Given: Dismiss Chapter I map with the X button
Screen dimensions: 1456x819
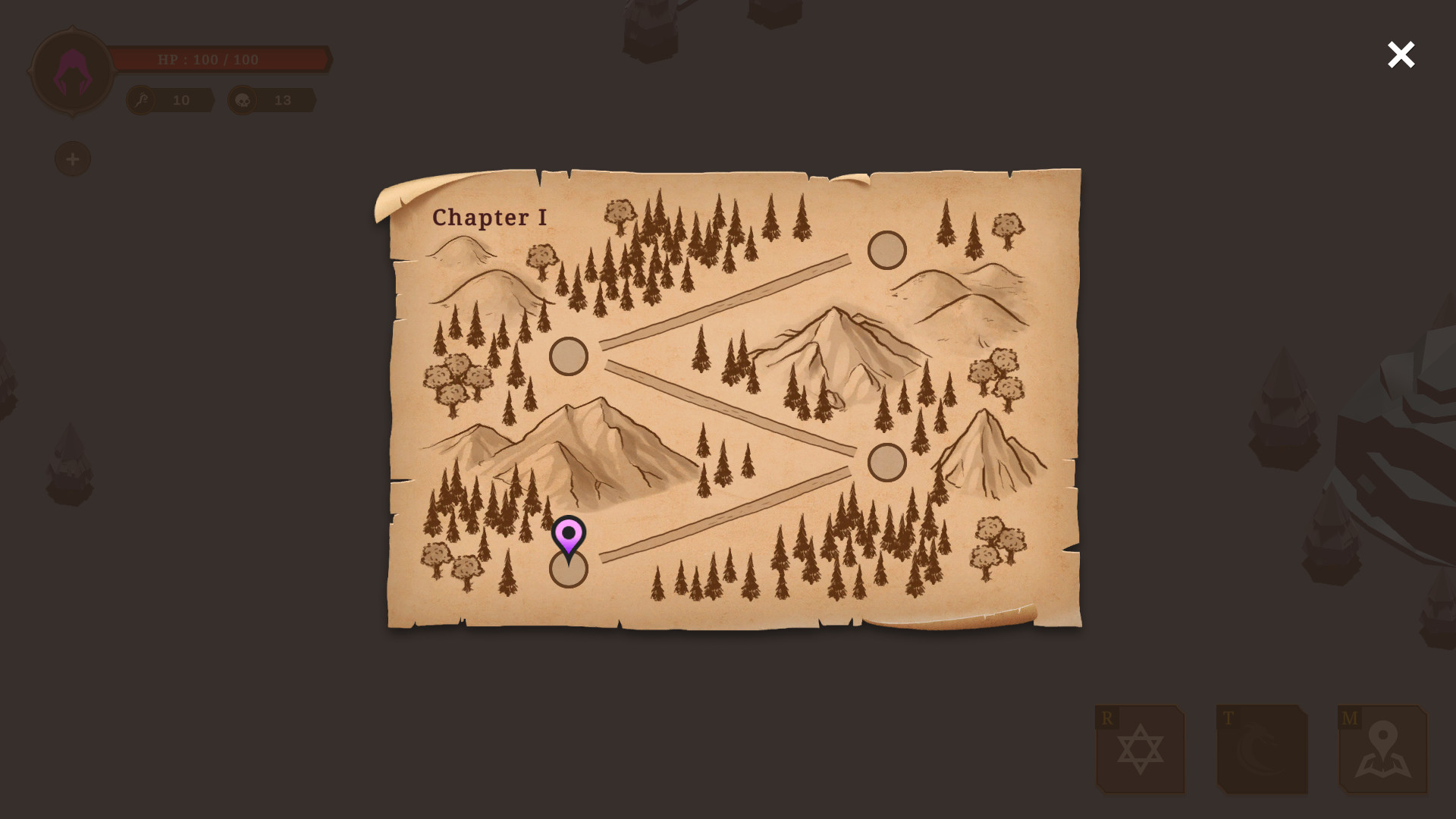Looking at the screenshot, I should [1401, 55].
